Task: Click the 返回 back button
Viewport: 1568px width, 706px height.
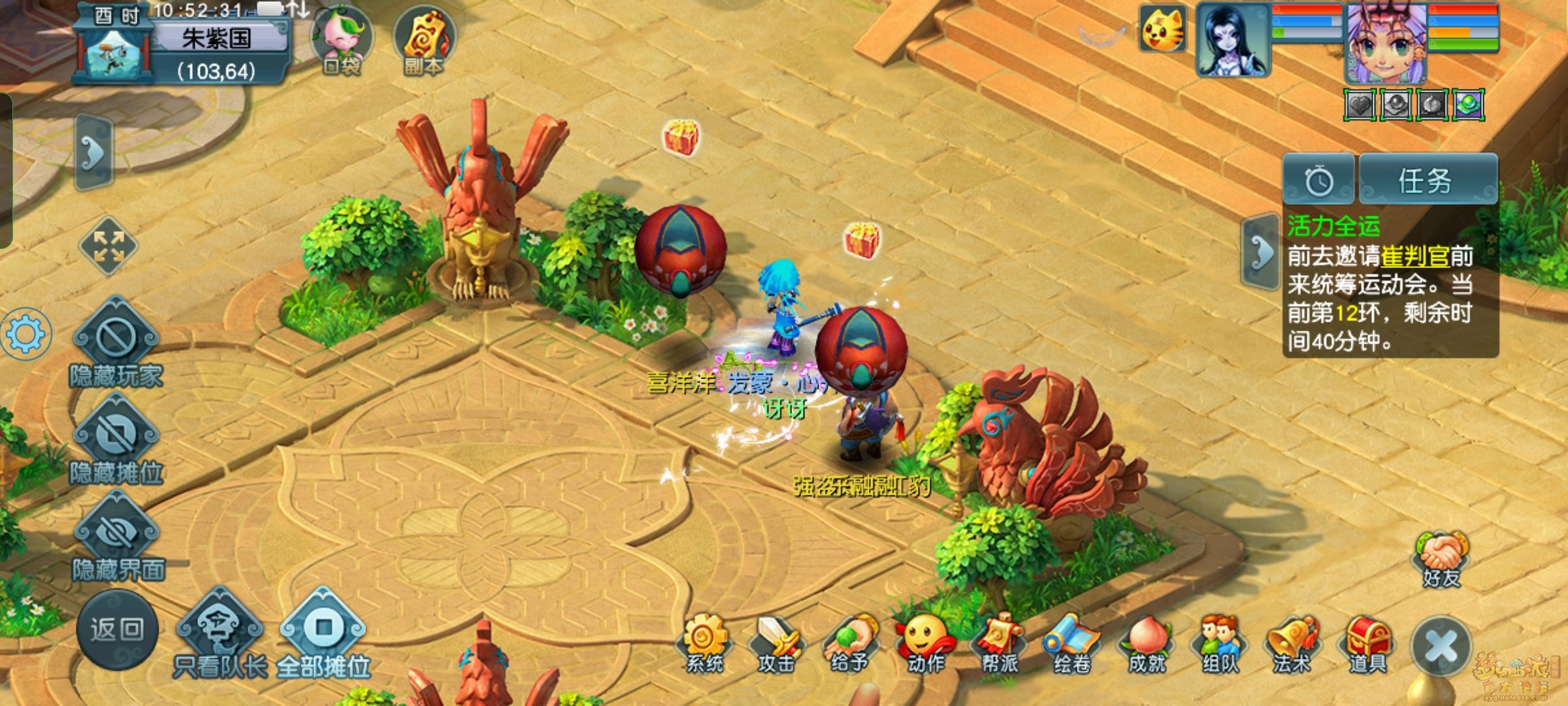Action: coord(117,630)
